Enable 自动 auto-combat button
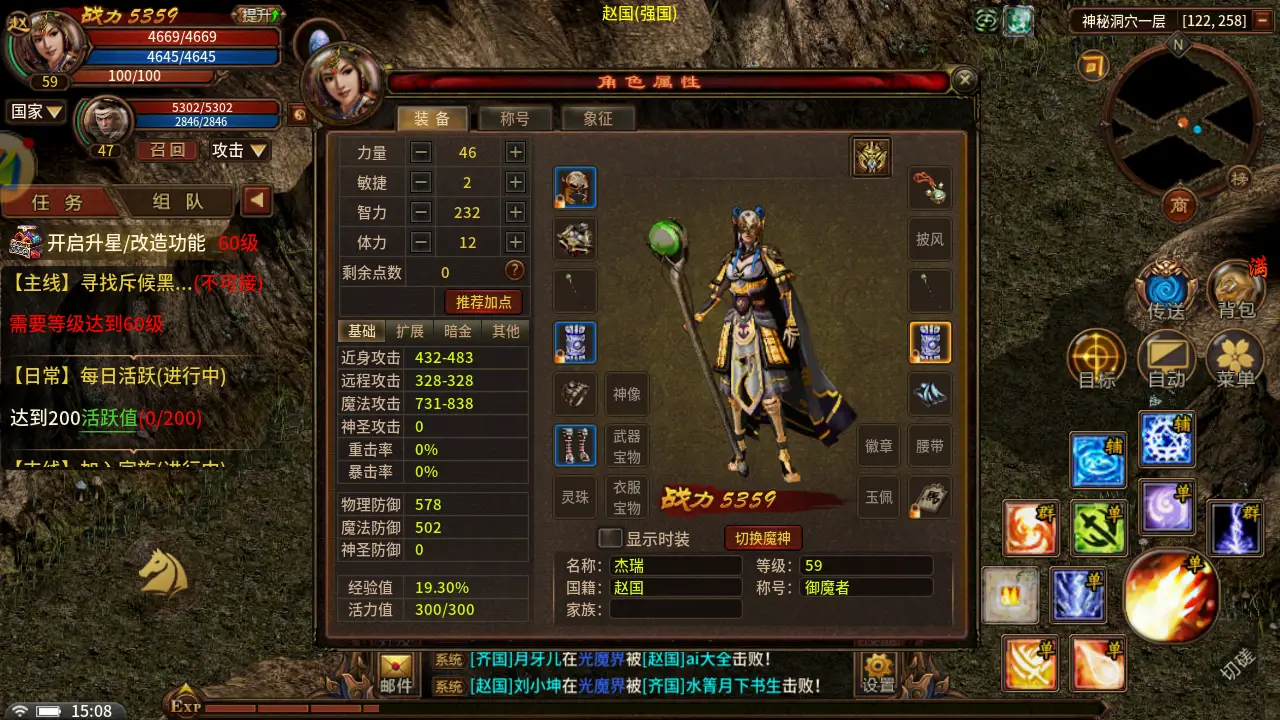Screen dimensions: 1280x720 point(1166,359)
